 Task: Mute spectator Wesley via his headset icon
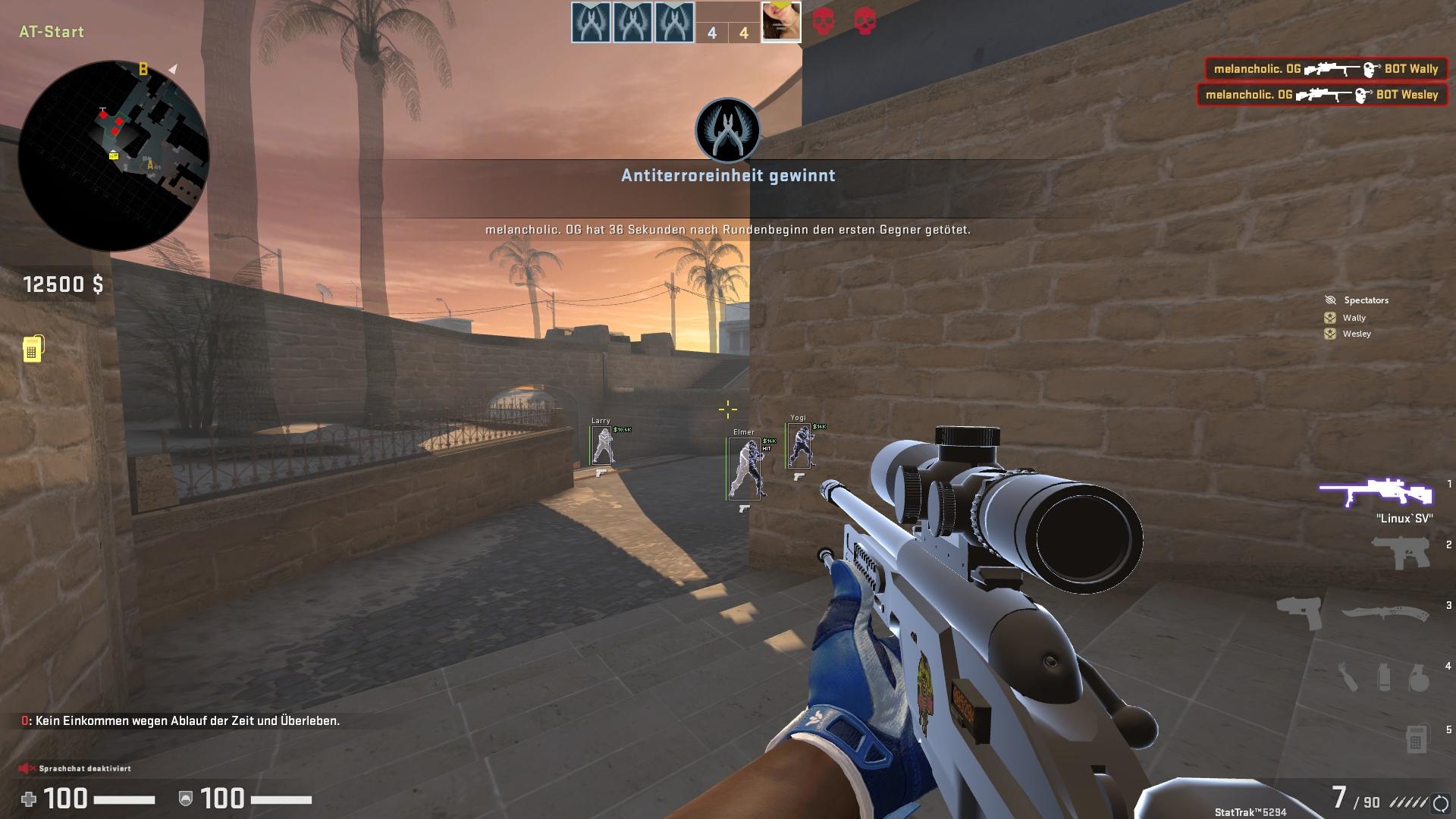pos(1329,334)
